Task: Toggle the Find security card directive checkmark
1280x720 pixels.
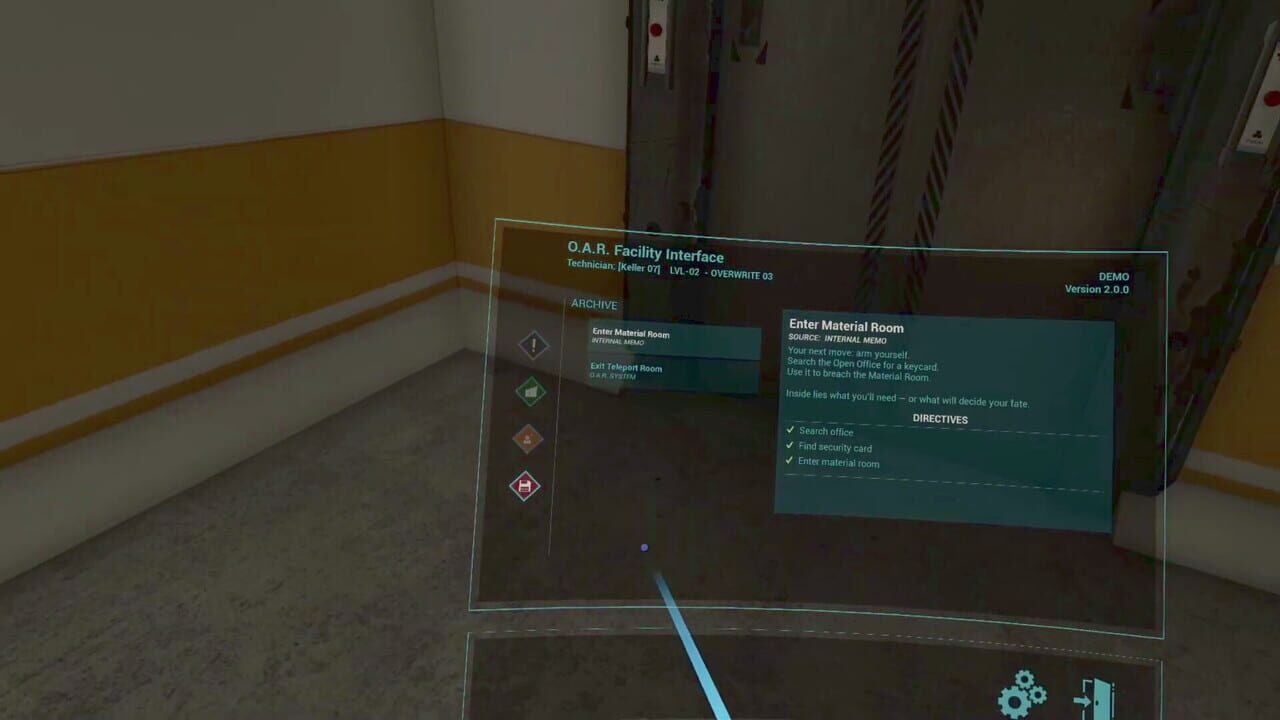Action: pyautogui.click(x=788, y=447)
